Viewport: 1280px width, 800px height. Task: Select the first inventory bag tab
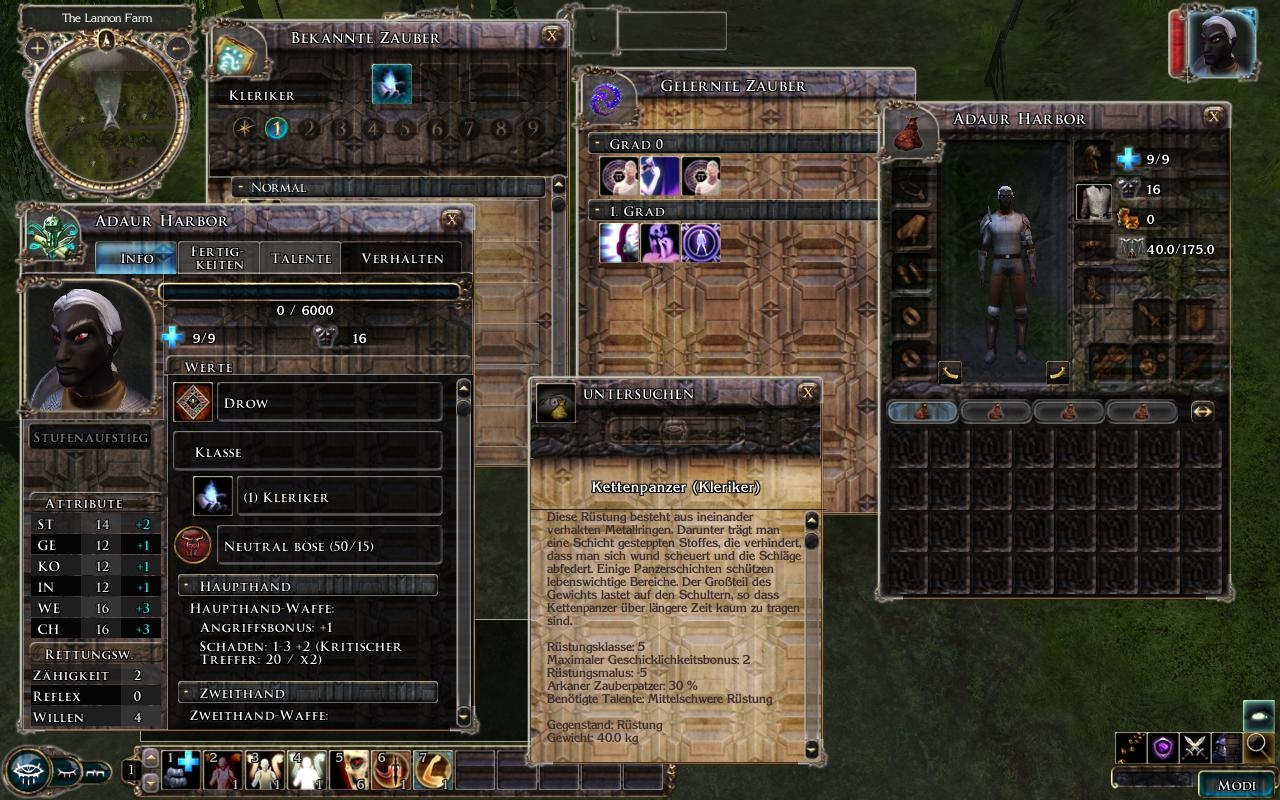tap(921, 411)
